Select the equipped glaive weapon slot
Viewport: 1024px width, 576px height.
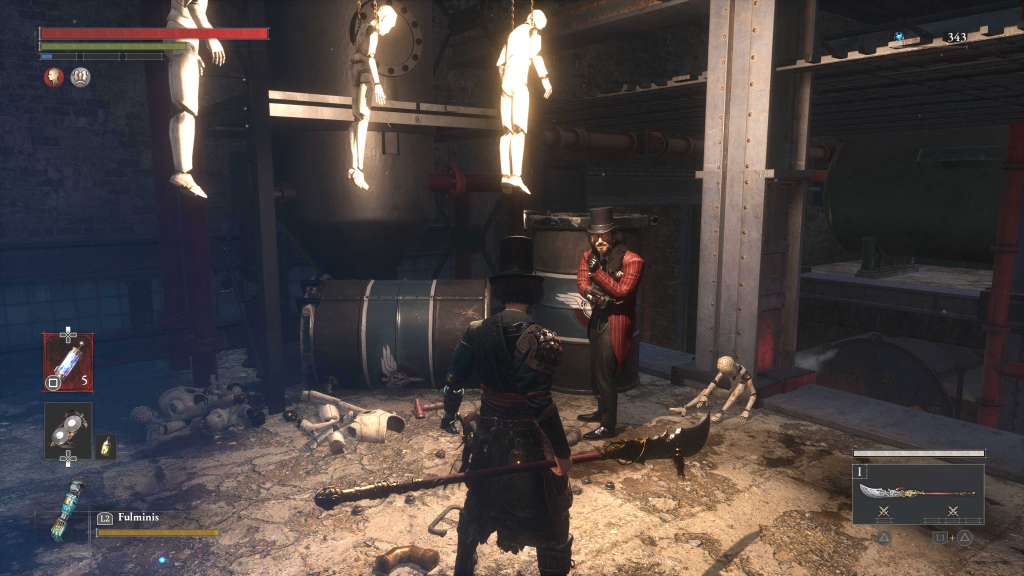(x=917, y=494)
